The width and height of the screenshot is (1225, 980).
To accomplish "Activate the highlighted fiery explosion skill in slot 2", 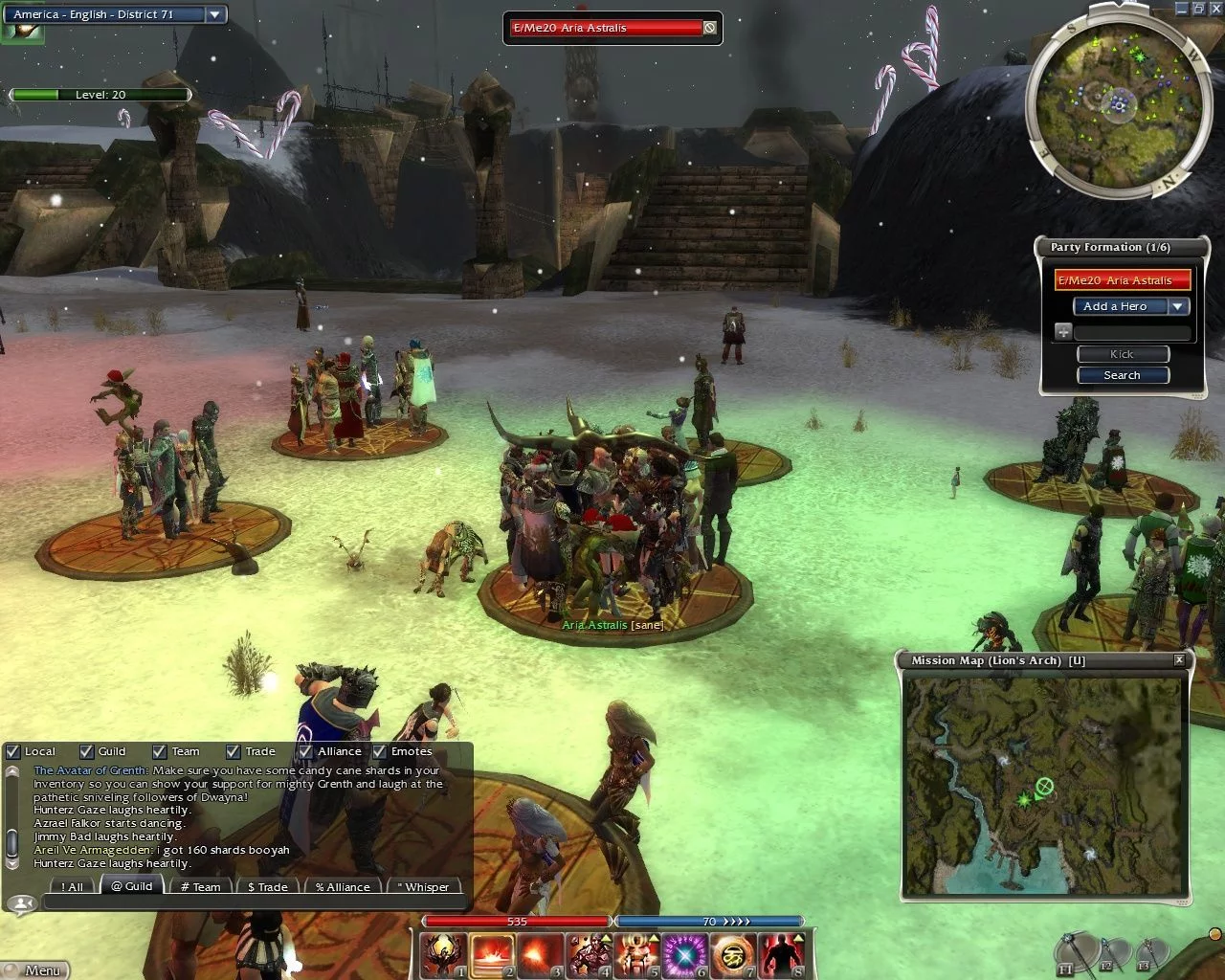I will [x=492, y=955].
